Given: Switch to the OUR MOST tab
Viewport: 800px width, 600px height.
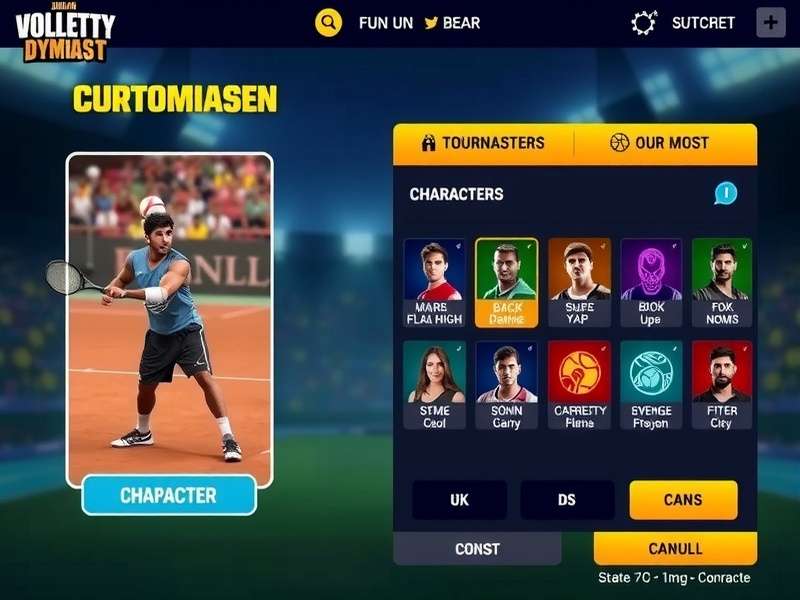Looking at the screenshot, I should coord(660,143).
